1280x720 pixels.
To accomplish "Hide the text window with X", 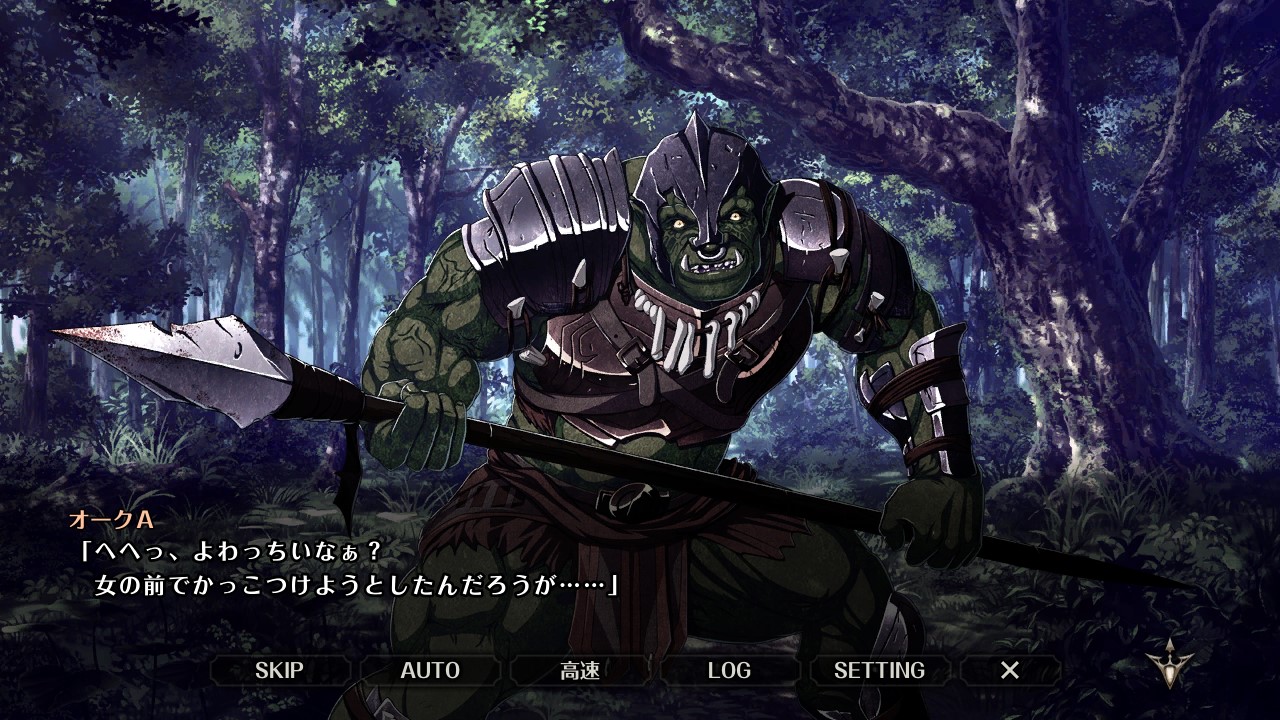I will [1010, 670].
